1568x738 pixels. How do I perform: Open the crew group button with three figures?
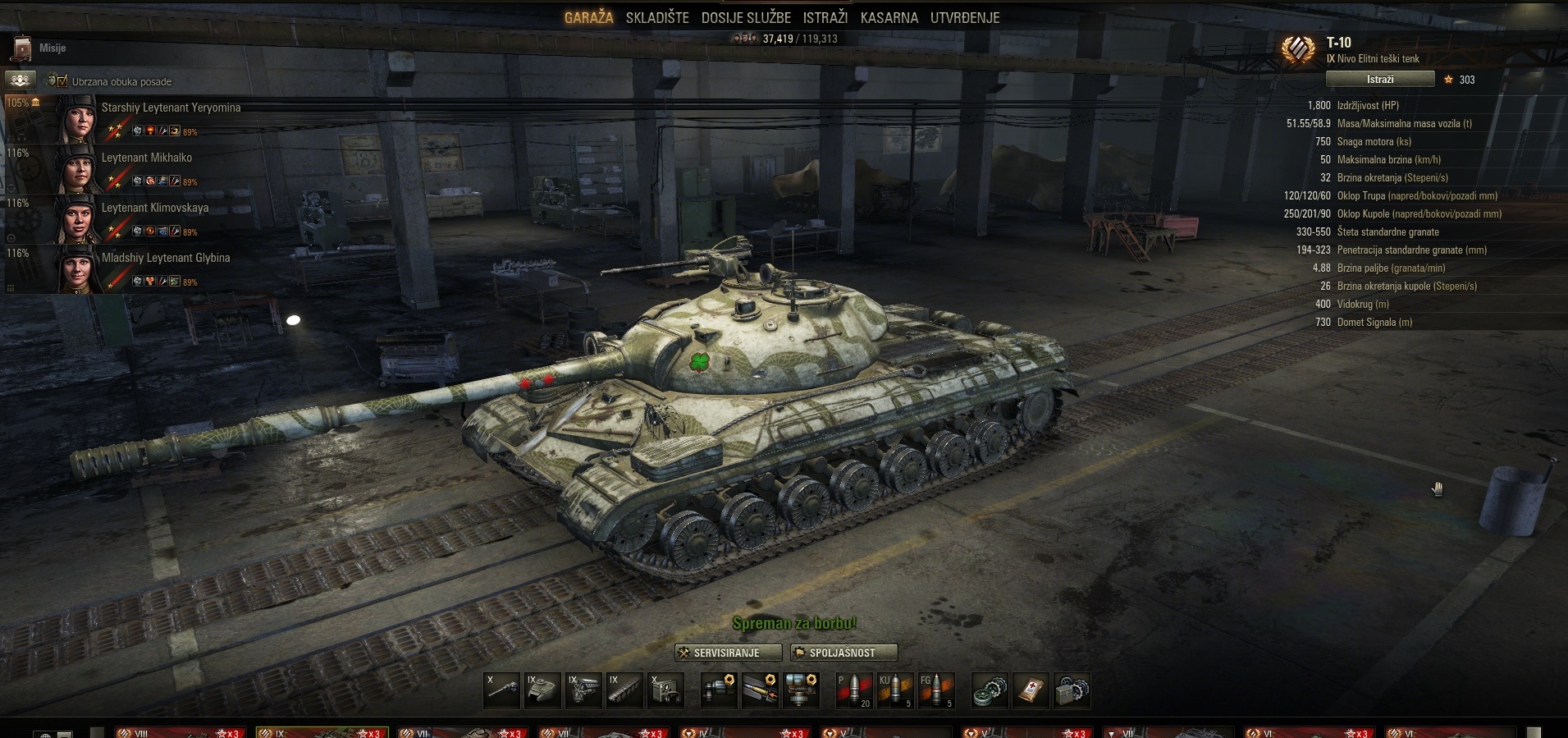(21, 80)
